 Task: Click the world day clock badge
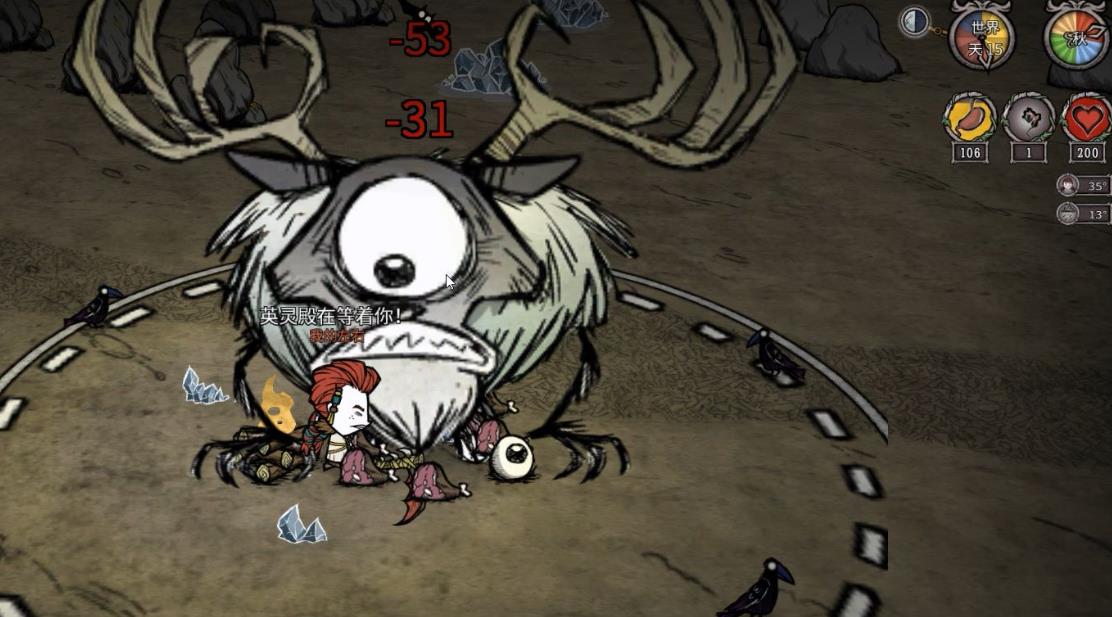point(981,40)
